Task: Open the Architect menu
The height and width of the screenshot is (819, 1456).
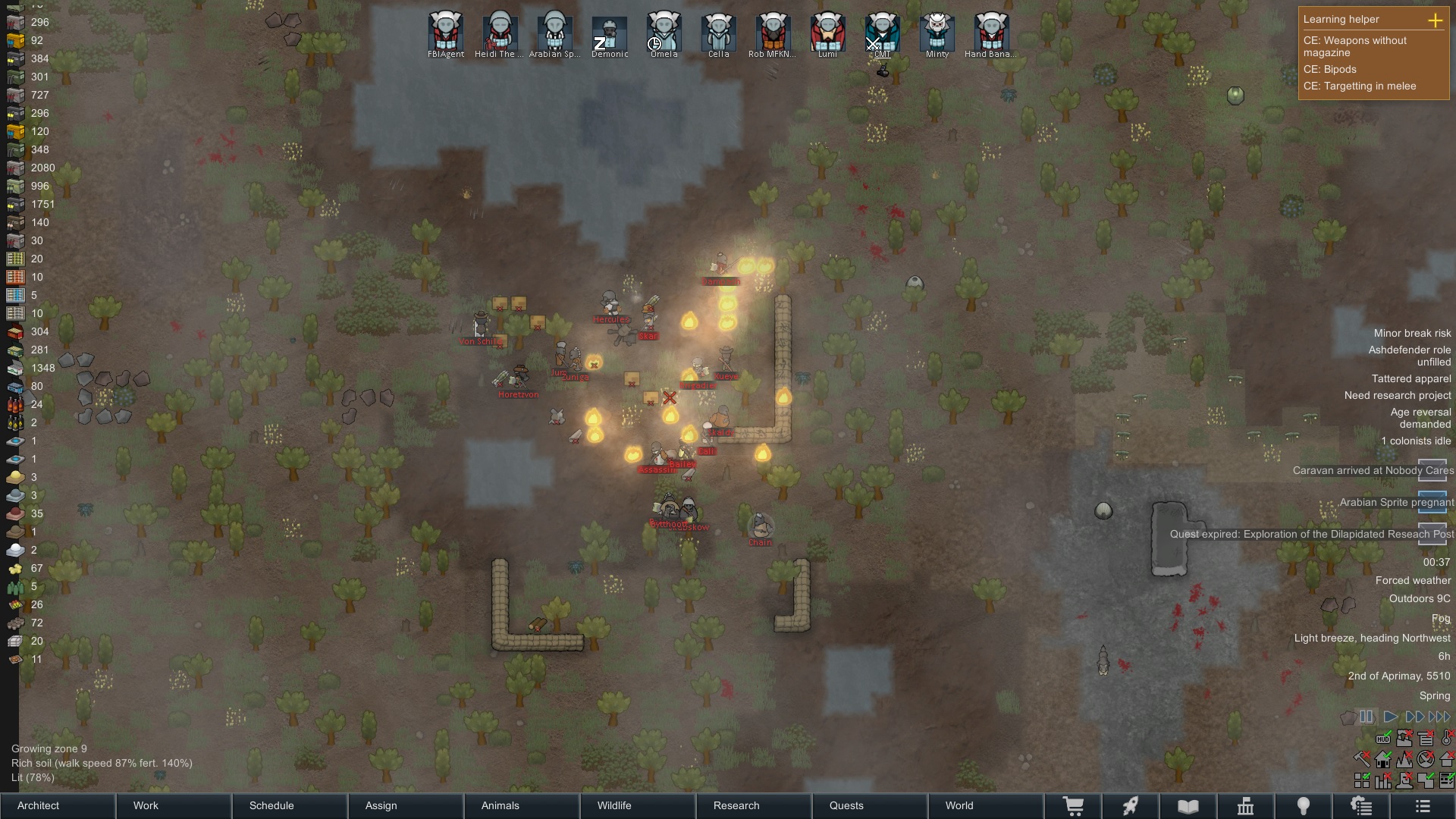Action: click(58, 805)
